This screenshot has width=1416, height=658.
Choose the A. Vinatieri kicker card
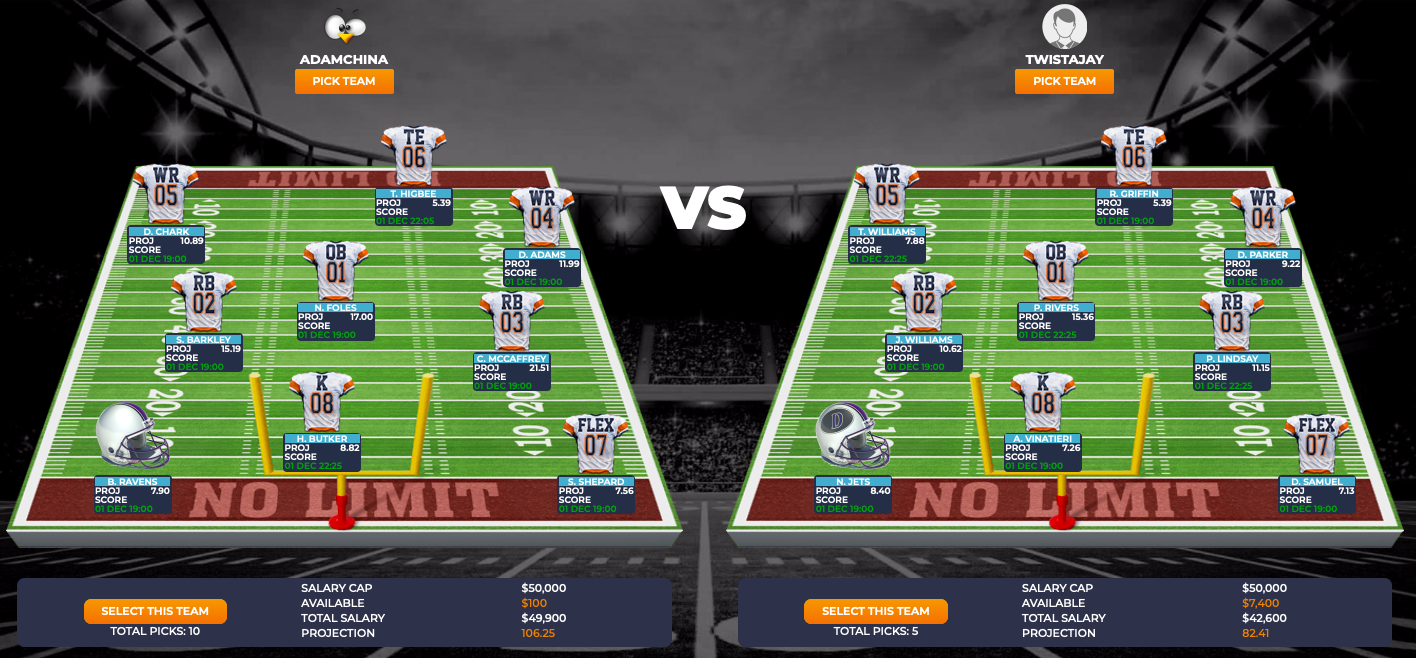click(1042, 452)
